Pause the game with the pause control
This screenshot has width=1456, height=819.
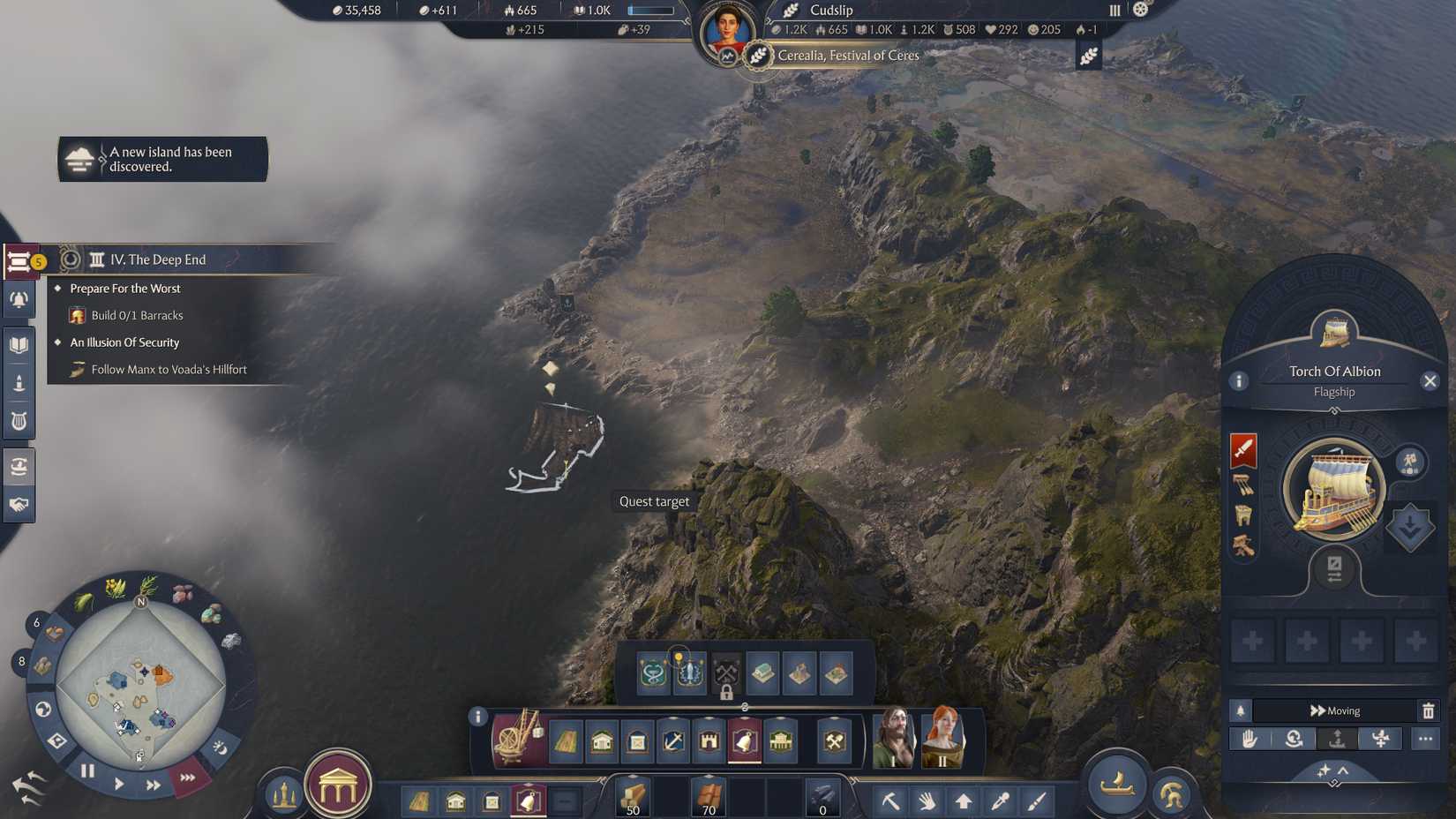87,770
